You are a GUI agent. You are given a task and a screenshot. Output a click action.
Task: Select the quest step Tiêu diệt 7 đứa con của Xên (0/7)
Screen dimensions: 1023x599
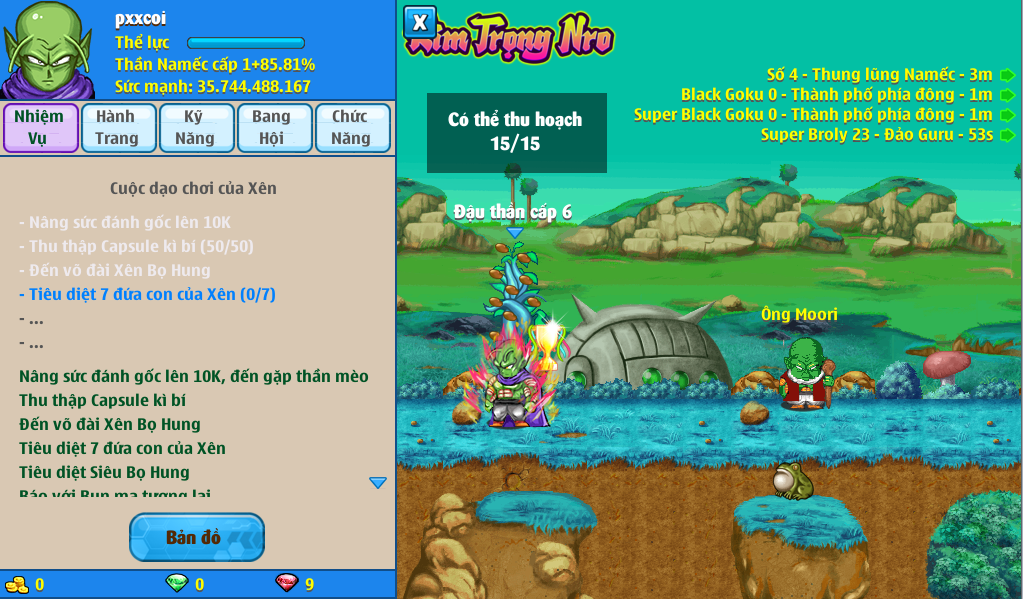pos(147,294)
